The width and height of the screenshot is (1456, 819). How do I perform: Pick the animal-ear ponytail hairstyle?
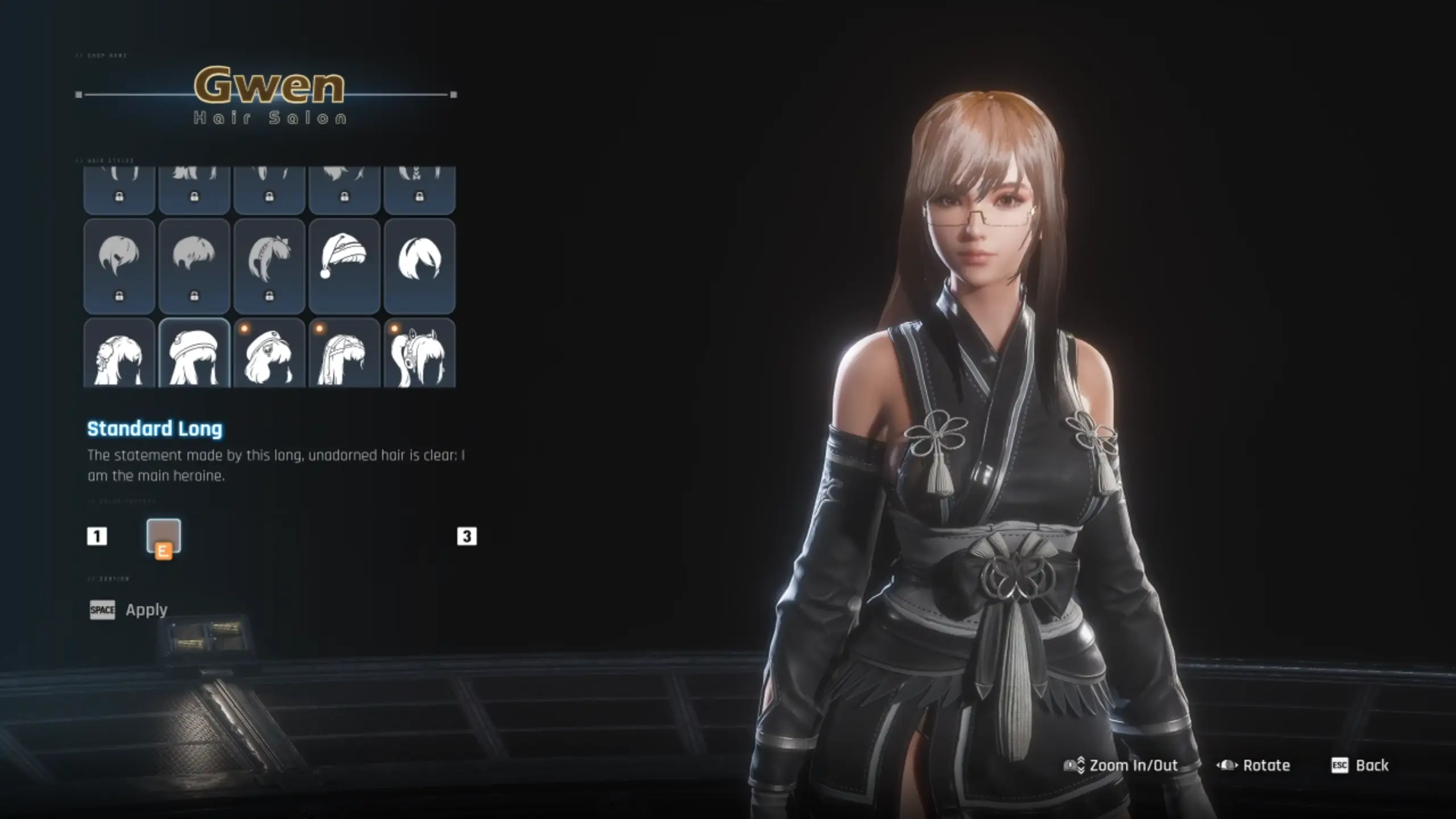click(x=419, y=353)
